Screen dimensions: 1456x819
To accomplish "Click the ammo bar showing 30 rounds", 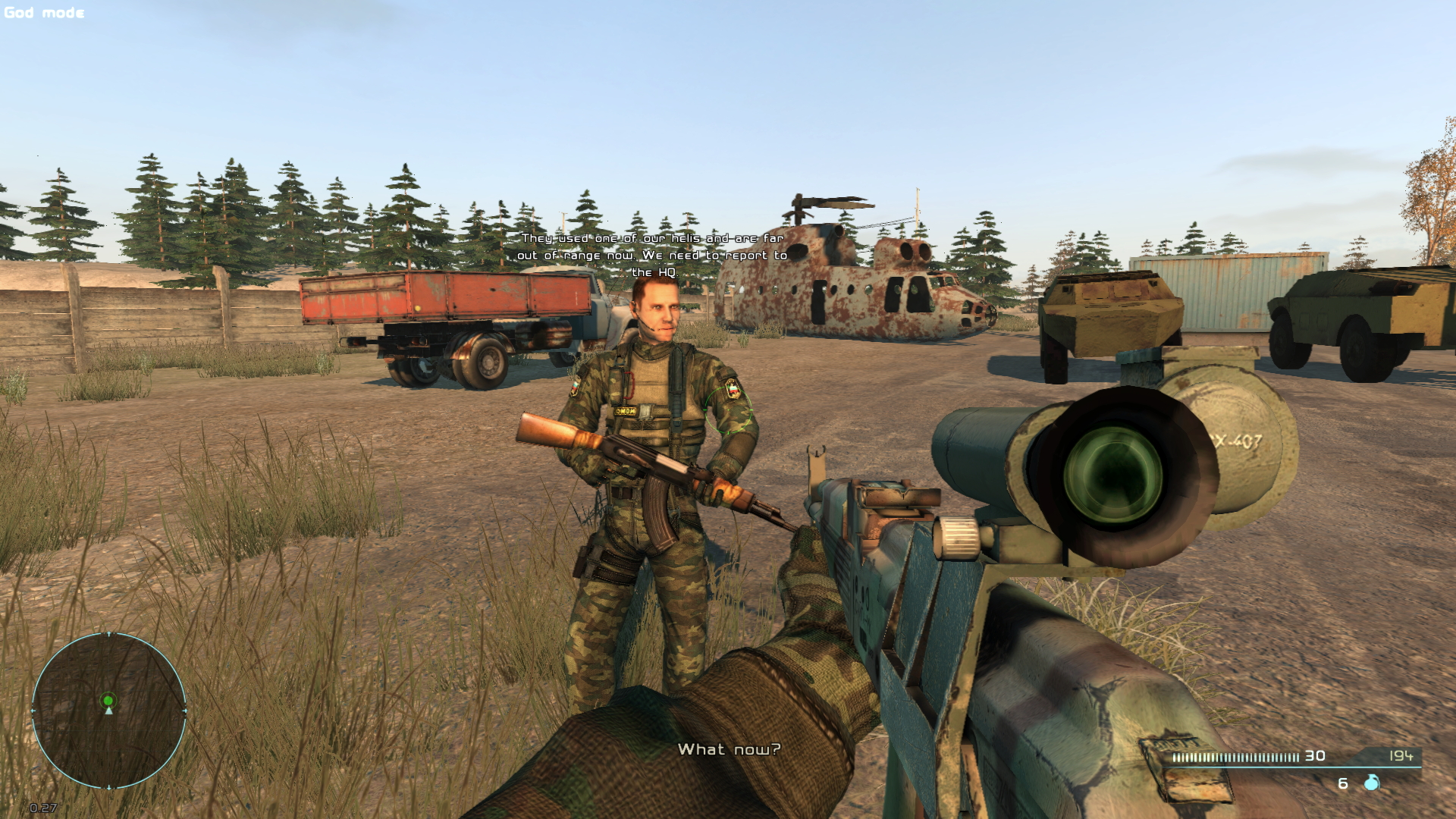I will coord(1237,756).
